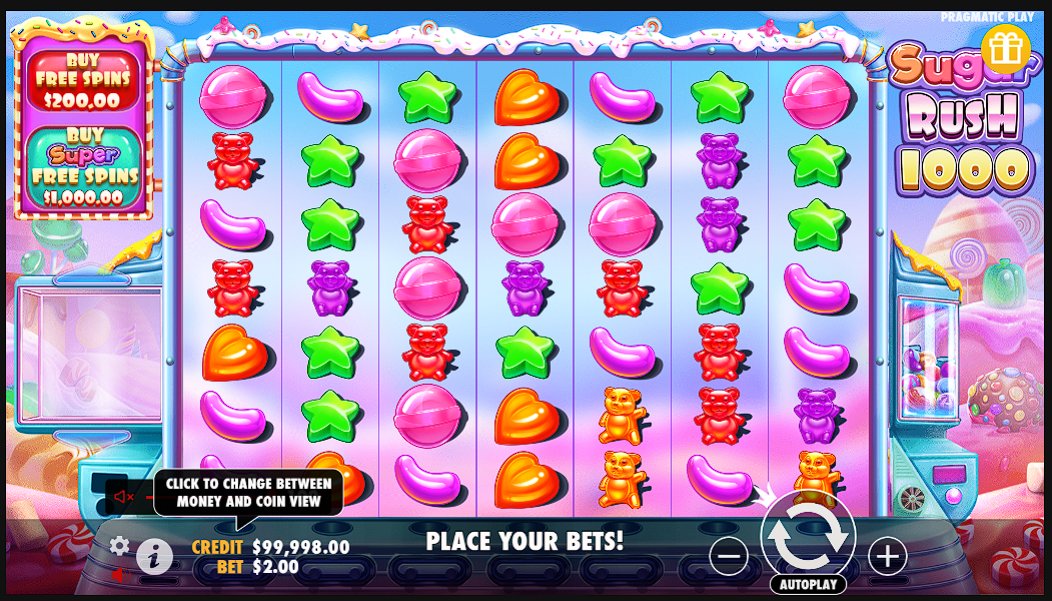The width and height of the screenshot is (1052, 601).
Task: Show the game info paytable
Action: coord(154,557)
